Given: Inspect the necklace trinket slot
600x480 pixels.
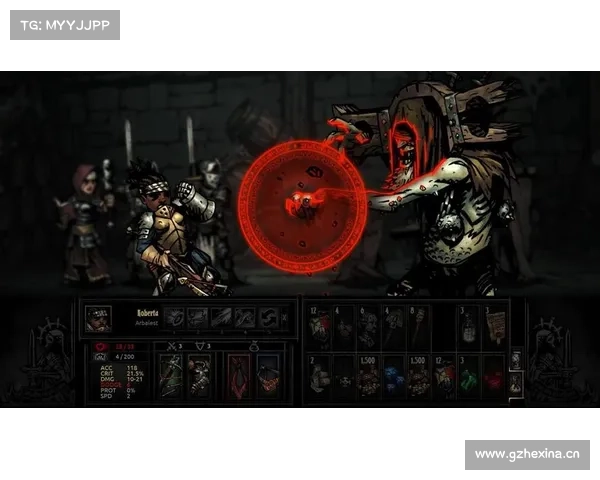Looking at the screenshot, I should point(267,377).
